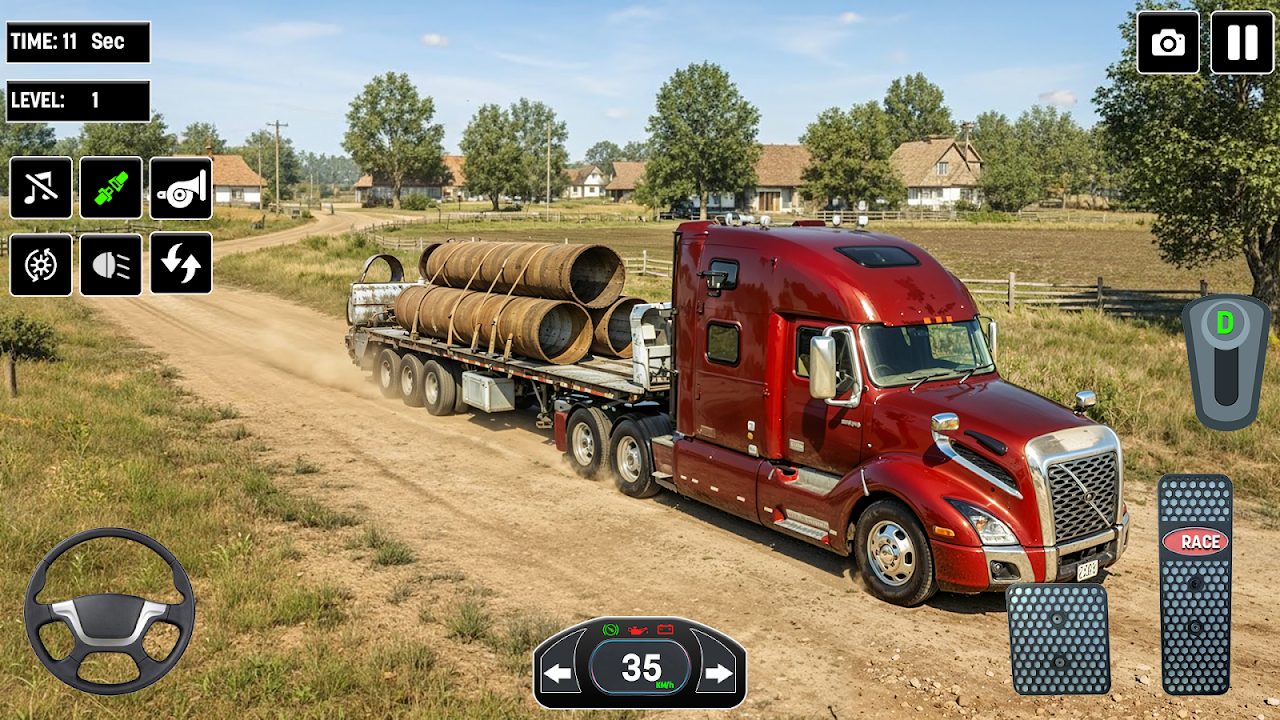Switch control mode with the arrows icon
1280x720 pixels.
click(181, 264)
